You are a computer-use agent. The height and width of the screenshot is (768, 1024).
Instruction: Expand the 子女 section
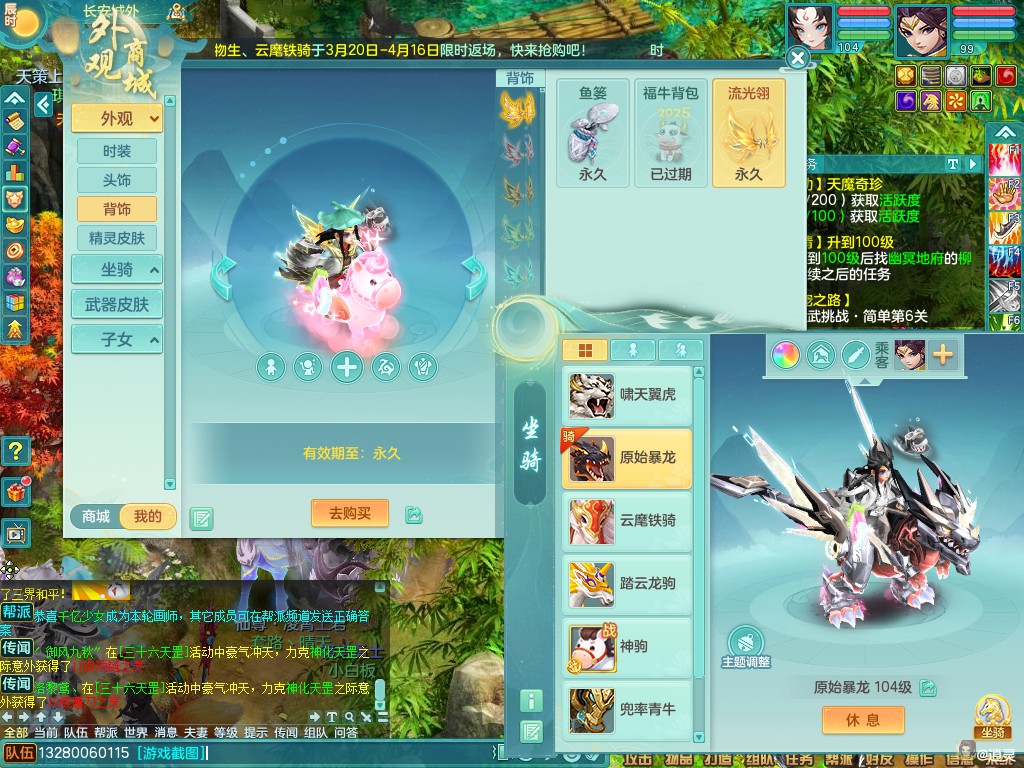pyautogui.click(x=117, y=339)
